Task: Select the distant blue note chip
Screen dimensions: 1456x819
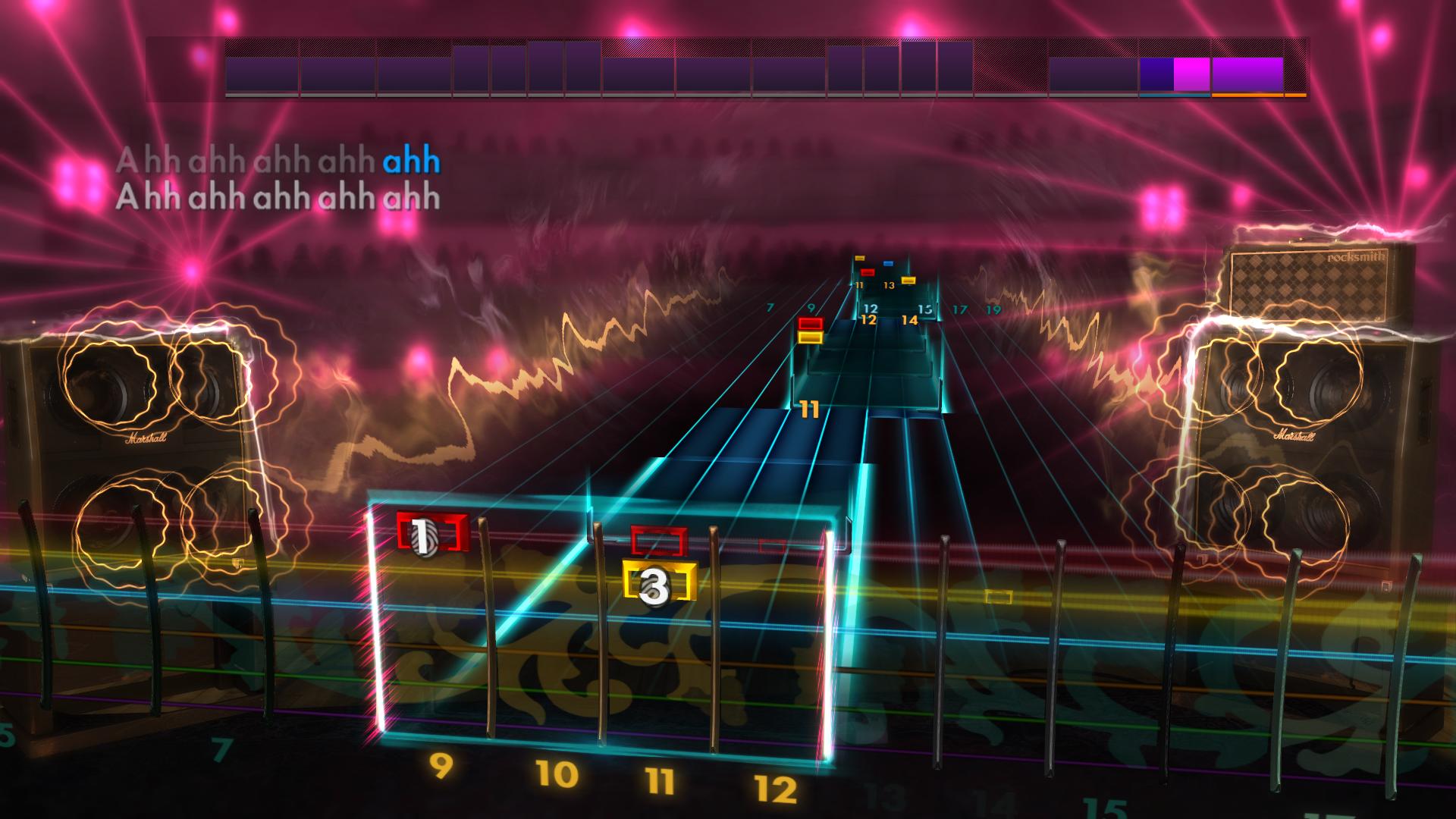Action: [888, 262]
